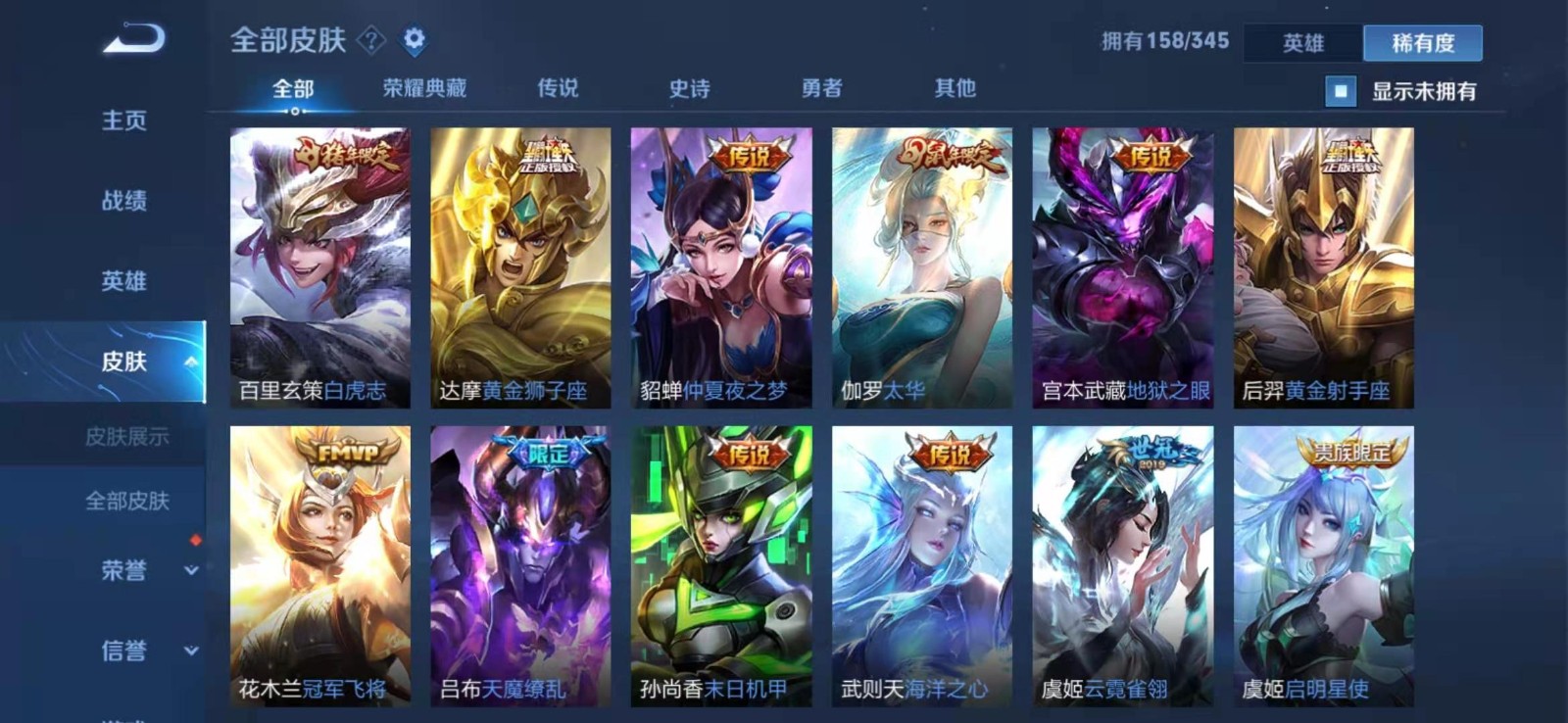Open the 皮肤展示 sidebar entry
This screenshot has height=723, width=1568.
pyautogui.click(x=129, y=436)
